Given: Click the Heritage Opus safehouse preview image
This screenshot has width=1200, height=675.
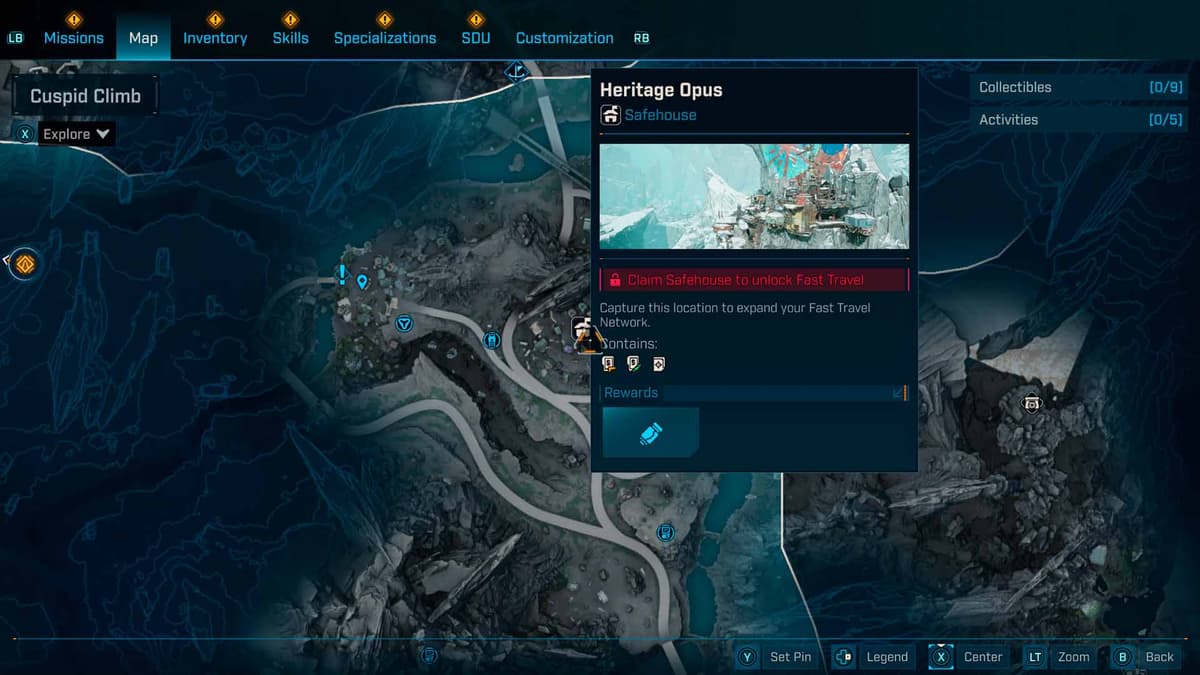Looking at the screenshot, I should tap(754, 196).
